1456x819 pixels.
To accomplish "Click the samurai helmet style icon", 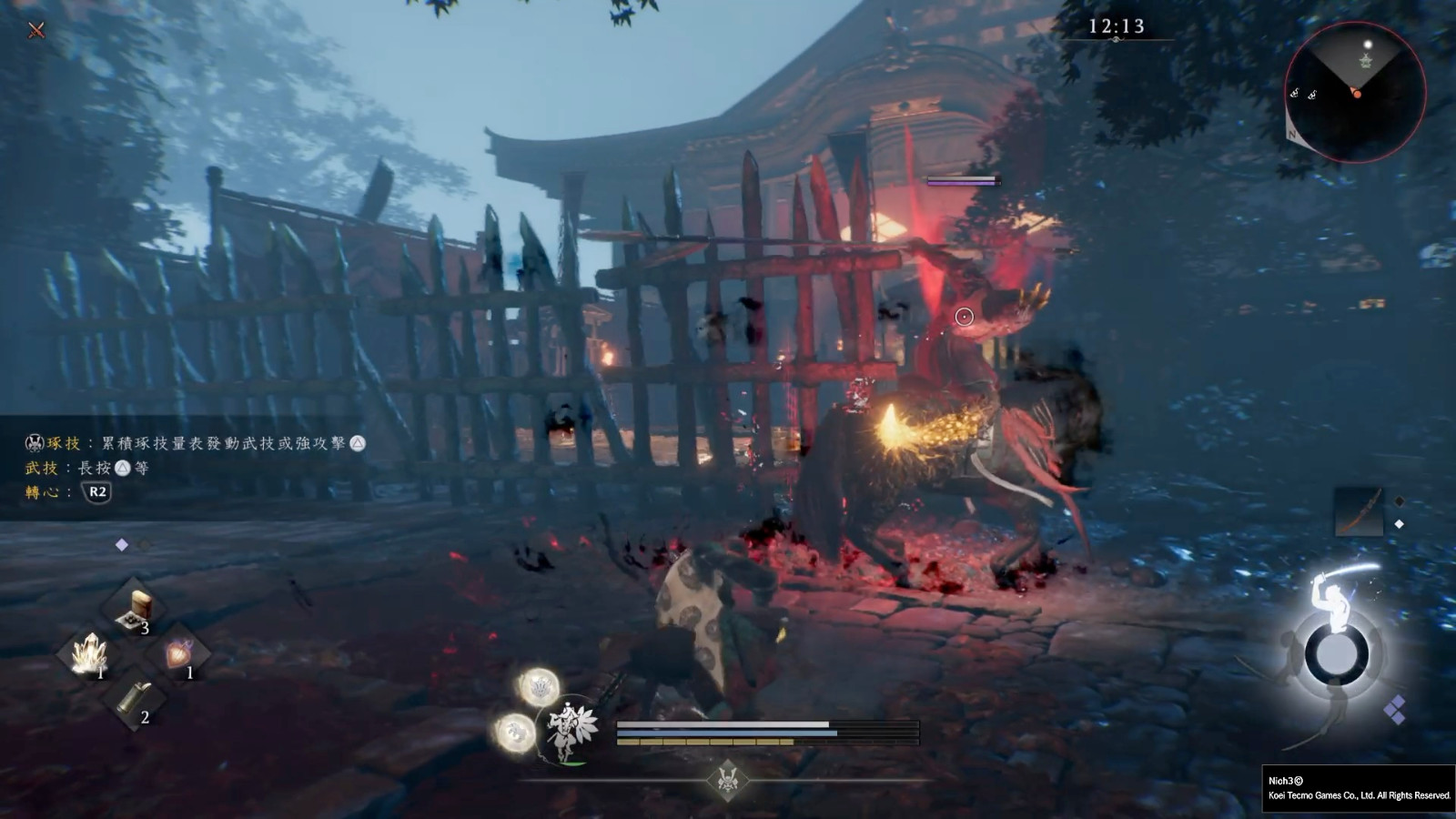I will tap(727, 780).
